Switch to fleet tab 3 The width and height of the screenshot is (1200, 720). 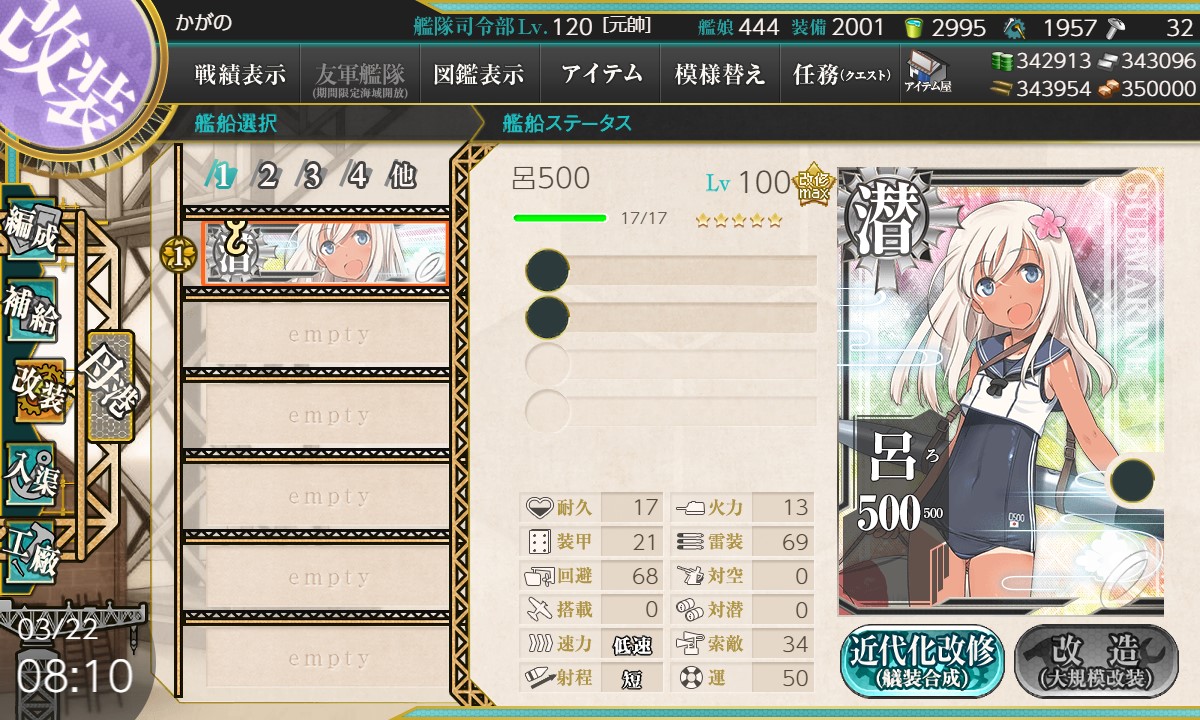coord(312,176)
